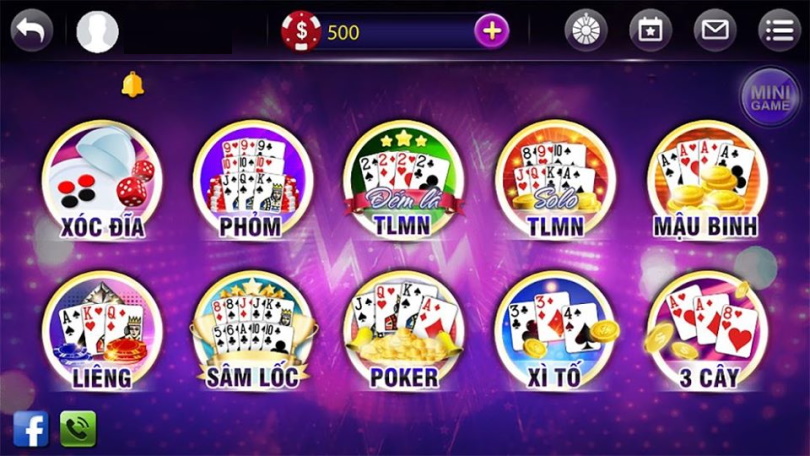The image size is (810, 456).
Task: Select the 3 Cây game
Action: coord(706,332)
